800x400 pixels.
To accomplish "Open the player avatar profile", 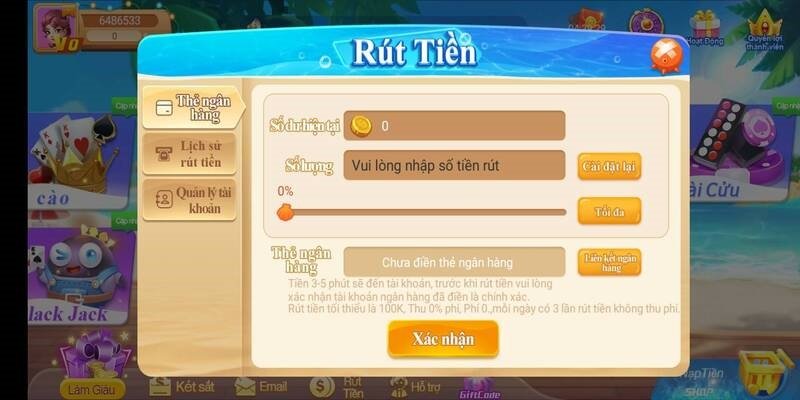I will [50, 27].
